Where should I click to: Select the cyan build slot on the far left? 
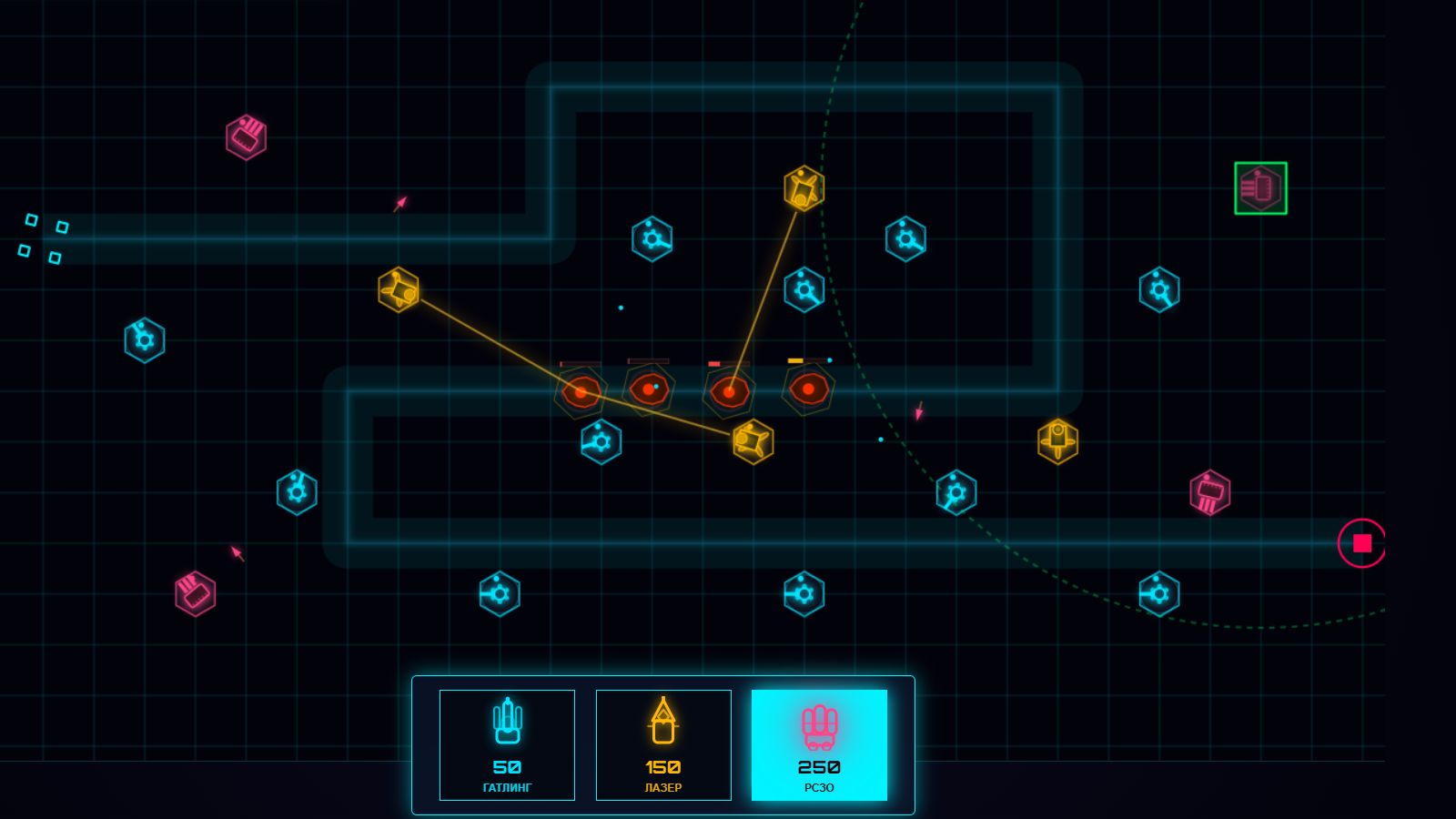[x=144, y=339]
